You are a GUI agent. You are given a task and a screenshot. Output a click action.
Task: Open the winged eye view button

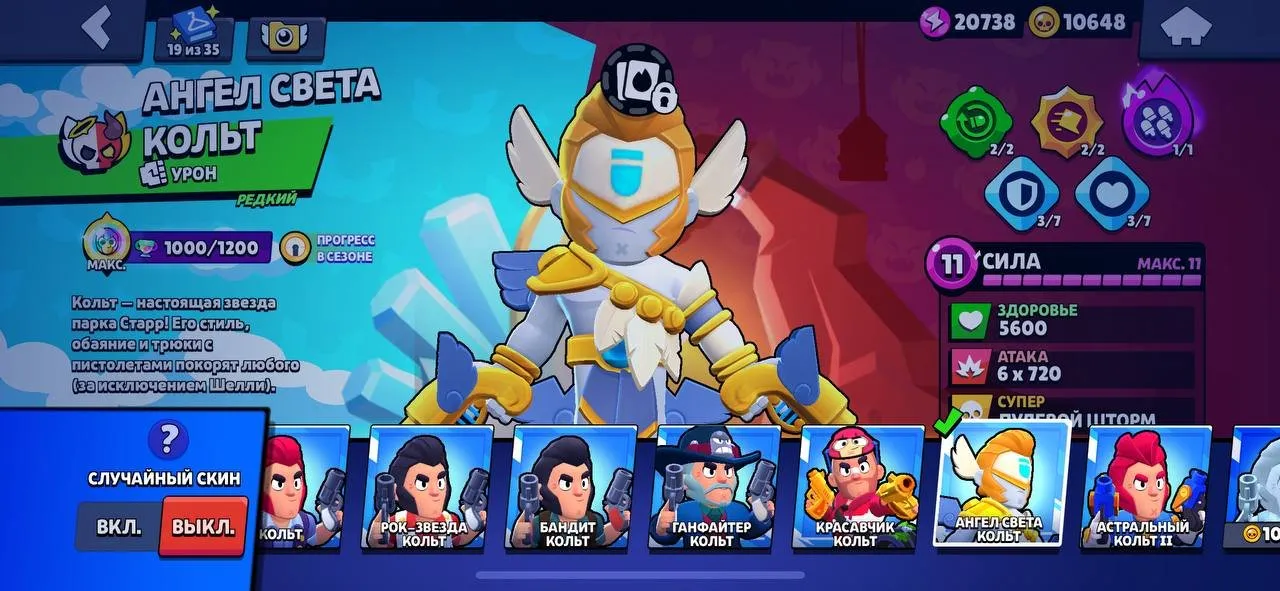pos(285,37)
